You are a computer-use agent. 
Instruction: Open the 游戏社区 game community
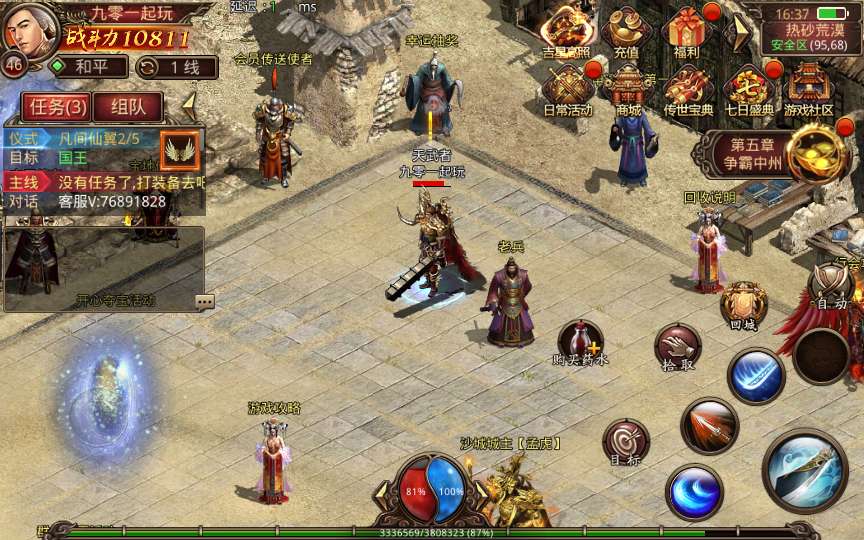[x=808, y=88]
